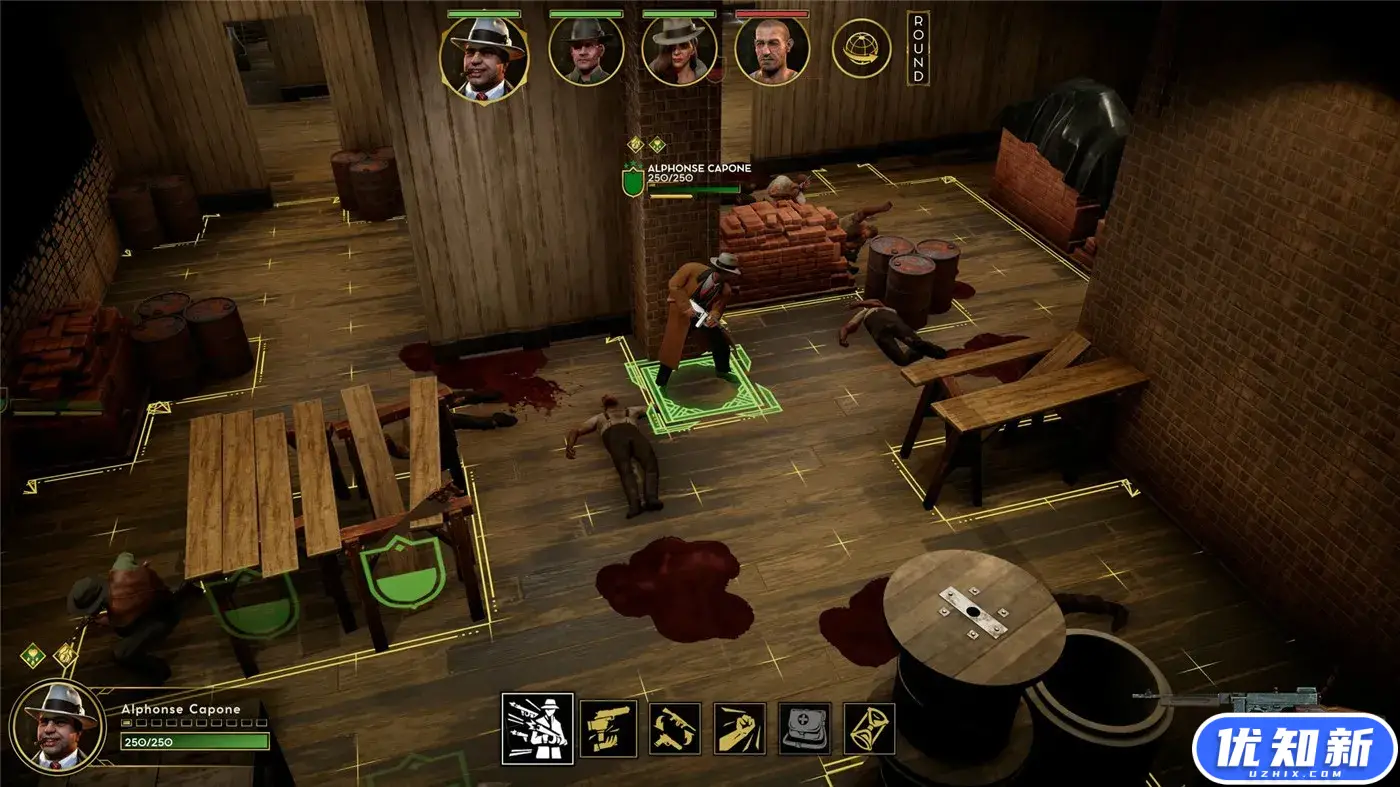Open Alphonse Capone's large character portrait

point(56,725)
